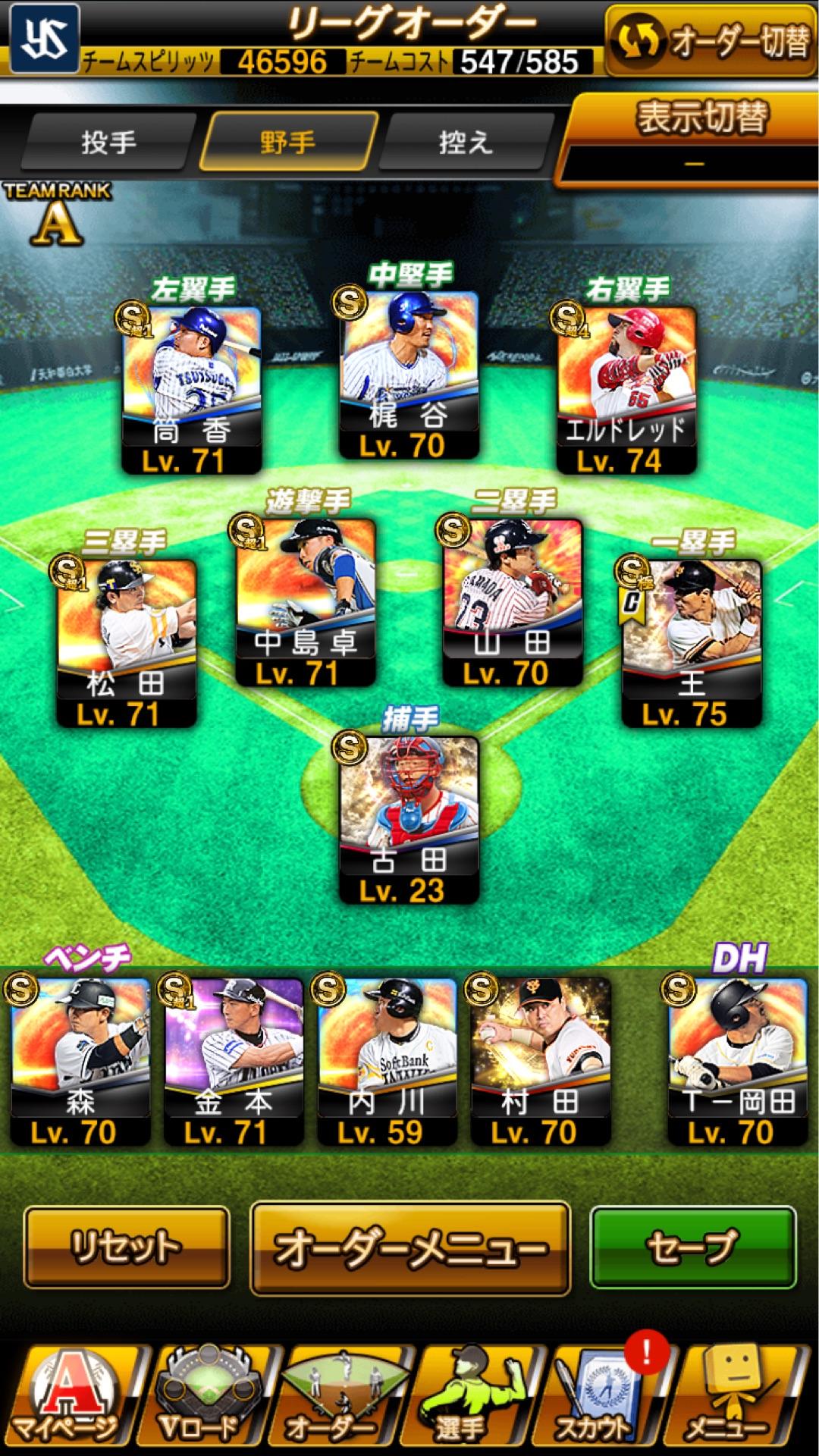
Task: Go to マイページ in bottom navigation
Action: coord(70,1399)
